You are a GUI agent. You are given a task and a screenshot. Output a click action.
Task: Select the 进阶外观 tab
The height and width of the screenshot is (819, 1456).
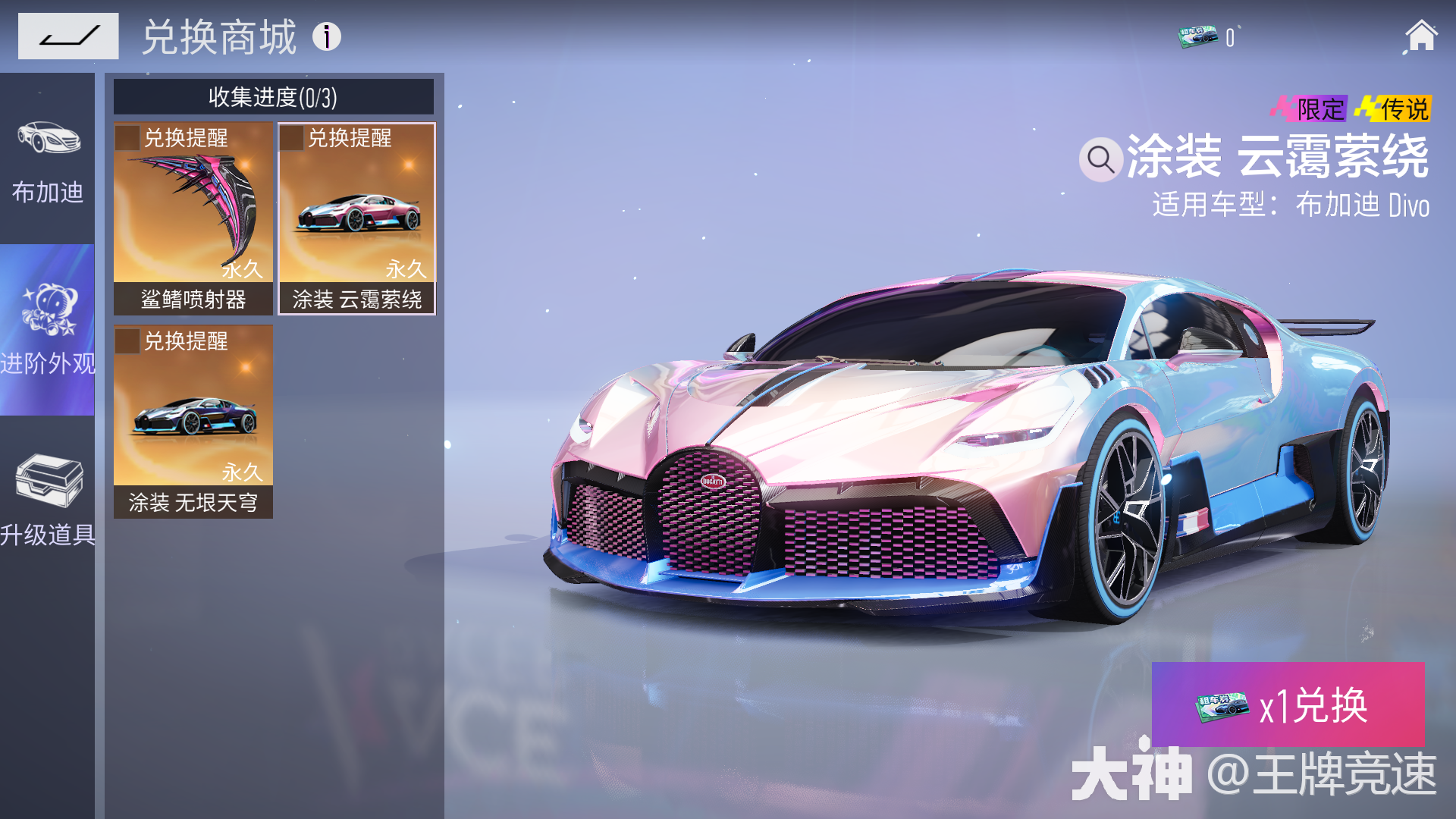pyautogui.click(x=48, y=331)
